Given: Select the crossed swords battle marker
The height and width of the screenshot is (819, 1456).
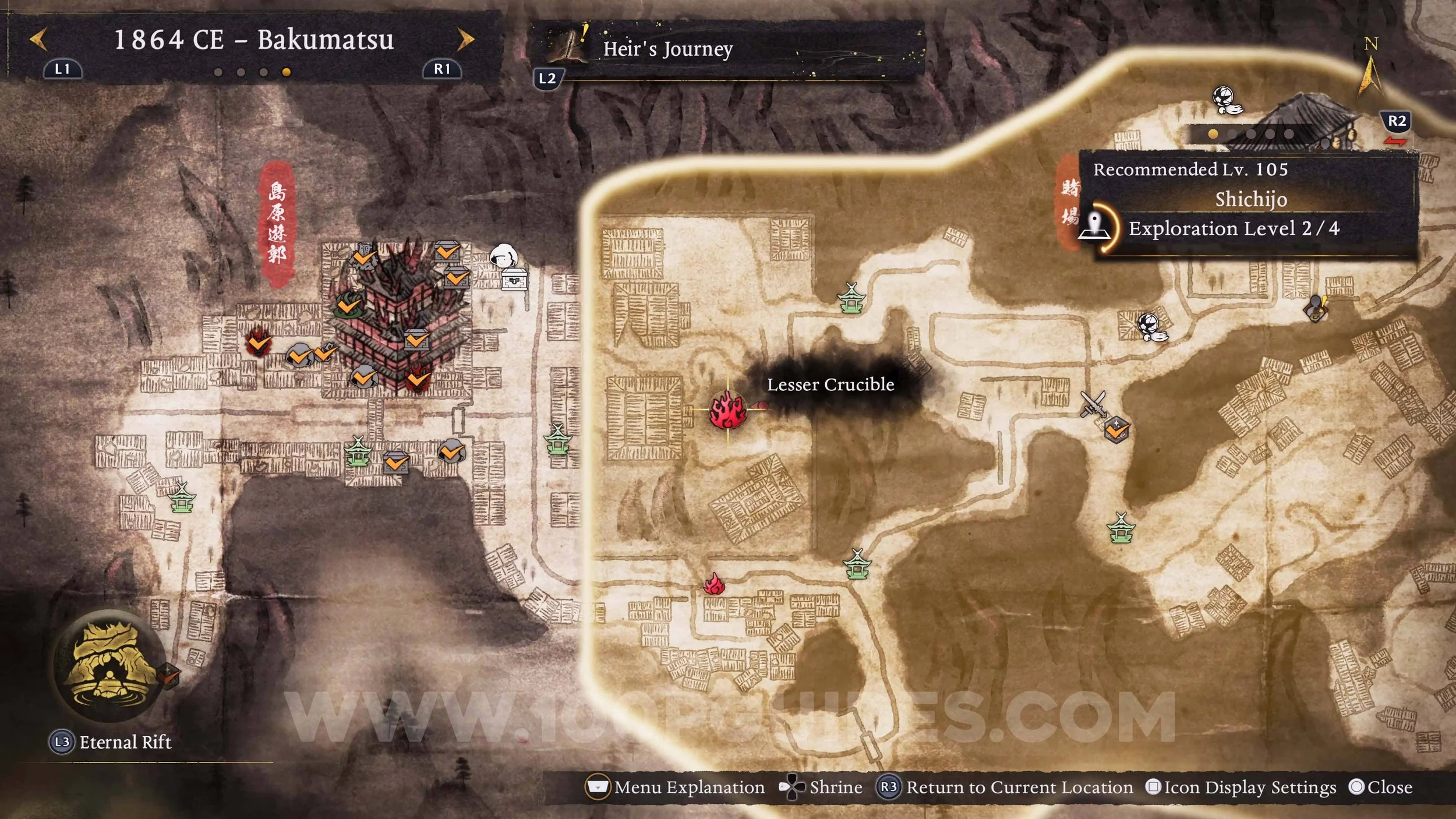Looking at the screenshot, I should 1093,403.
